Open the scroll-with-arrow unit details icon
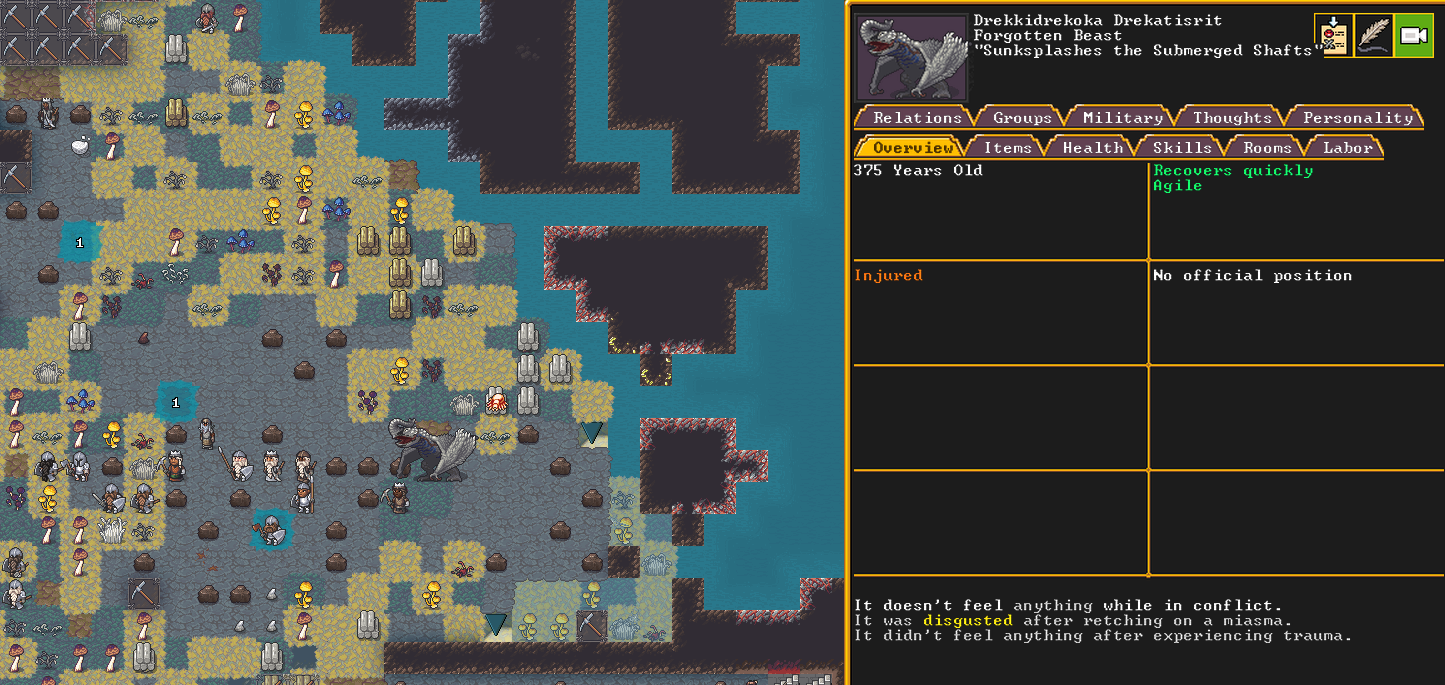Screen dimensions: 1445x685 click(x=1334, y=36)
